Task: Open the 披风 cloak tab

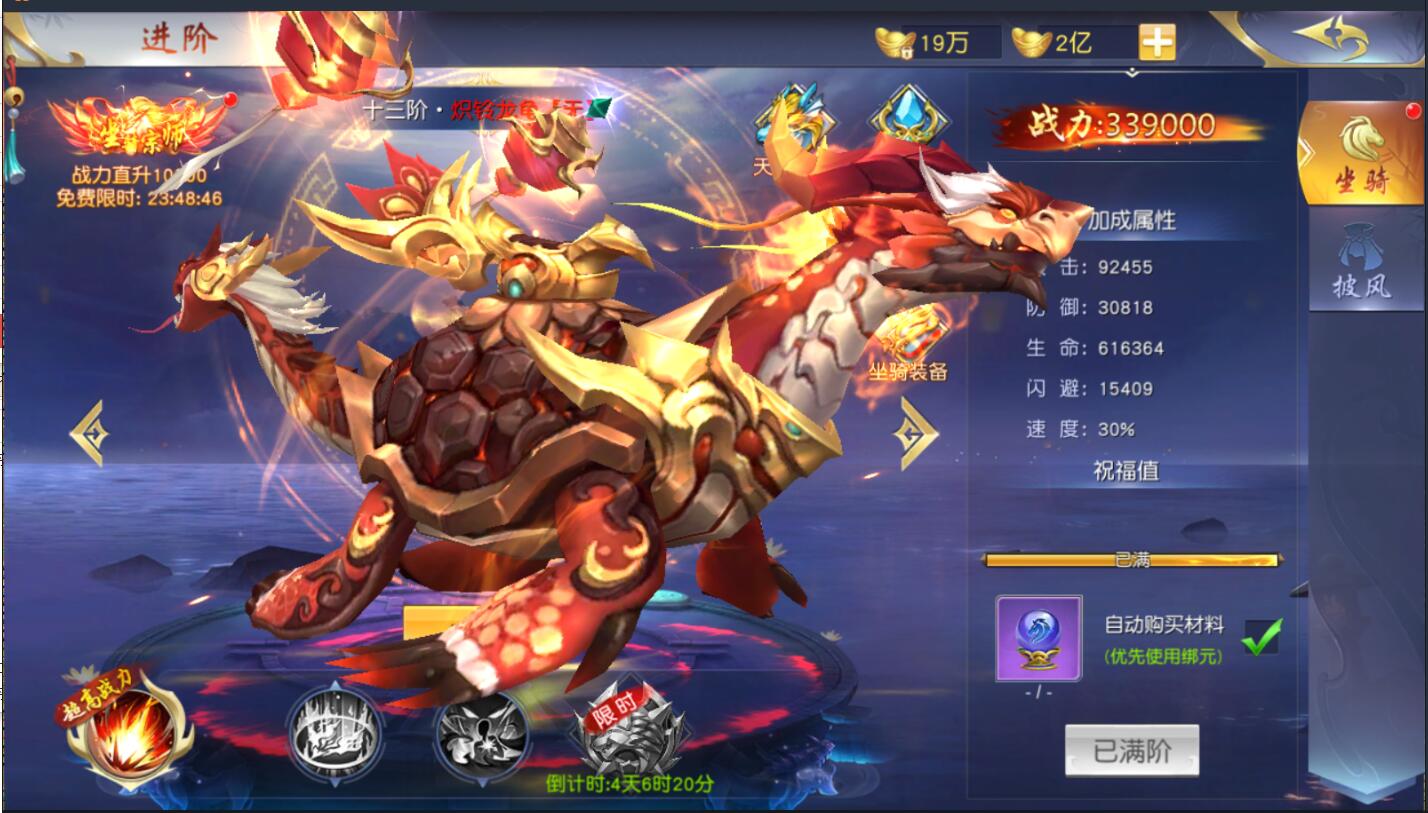Action: click(x=1363, y=263)
